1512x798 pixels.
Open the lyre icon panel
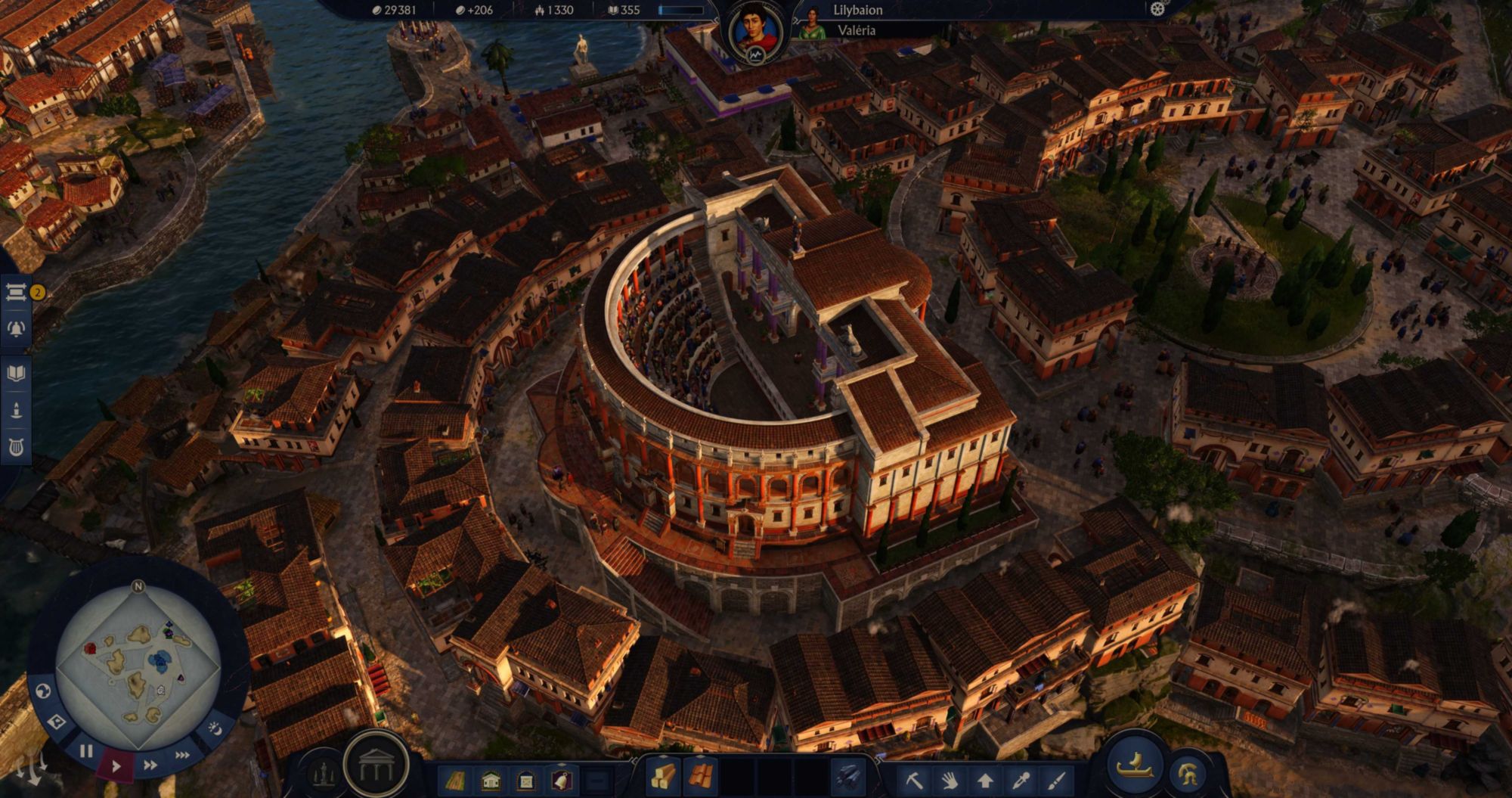click(17, 447)
